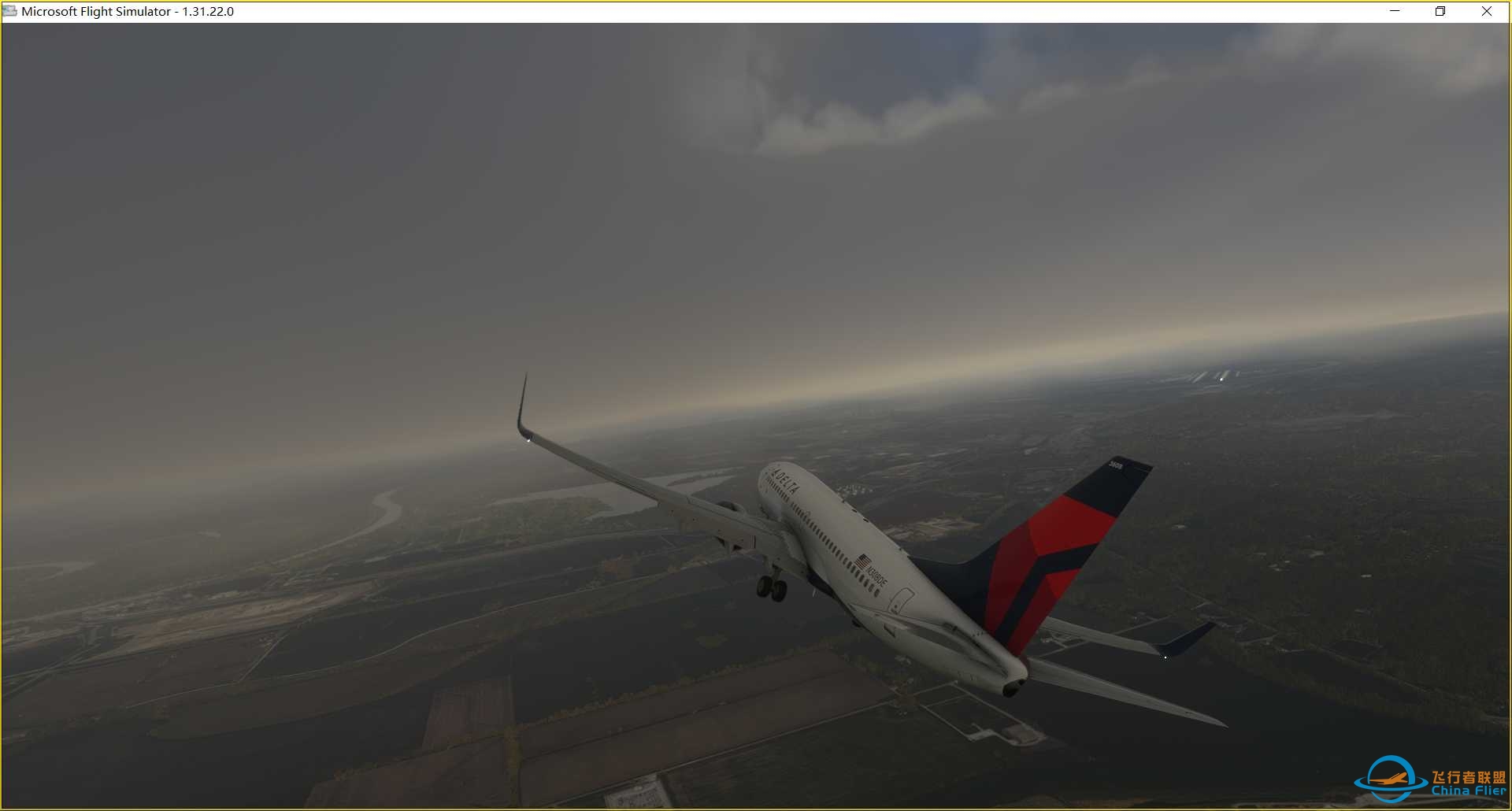
Task: Click the Microsoft Flight Simulator title bar icon
Action: point(8,11)
